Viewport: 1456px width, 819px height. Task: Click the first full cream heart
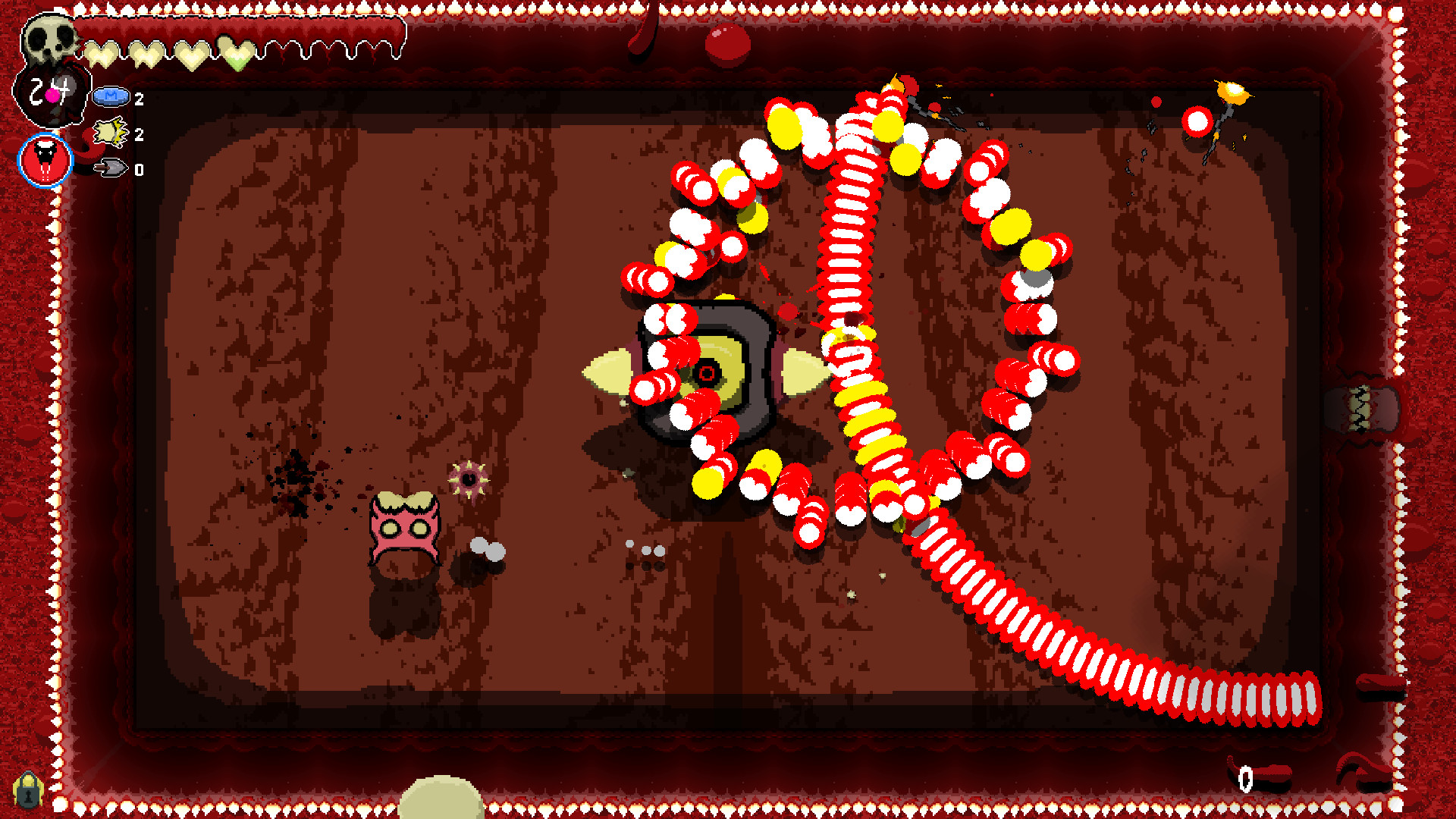coord(102,52)
